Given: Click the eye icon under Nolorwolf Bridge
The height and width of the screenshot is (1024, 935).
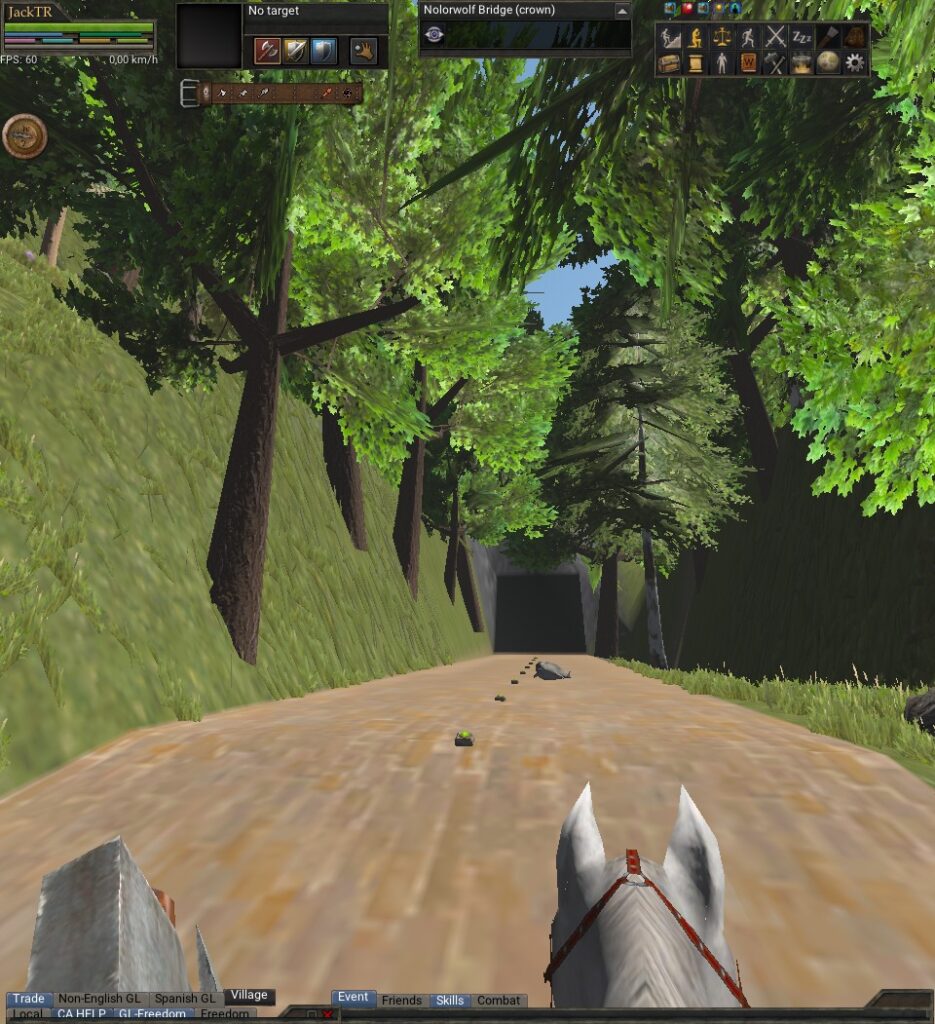Looking at the screenshot, I should (434, 34).
